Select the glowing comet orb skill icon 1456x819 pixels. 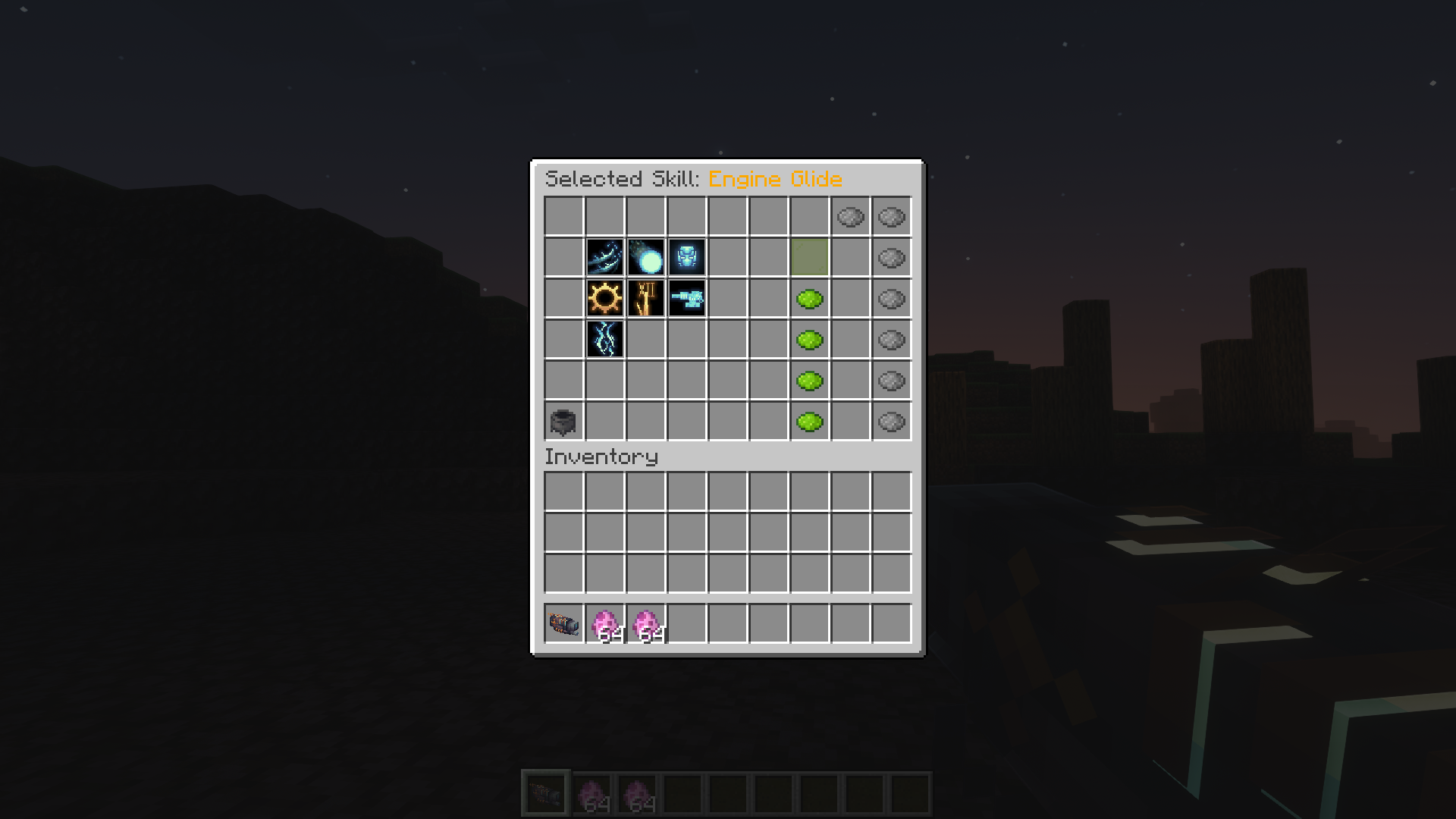click(645, 258)
